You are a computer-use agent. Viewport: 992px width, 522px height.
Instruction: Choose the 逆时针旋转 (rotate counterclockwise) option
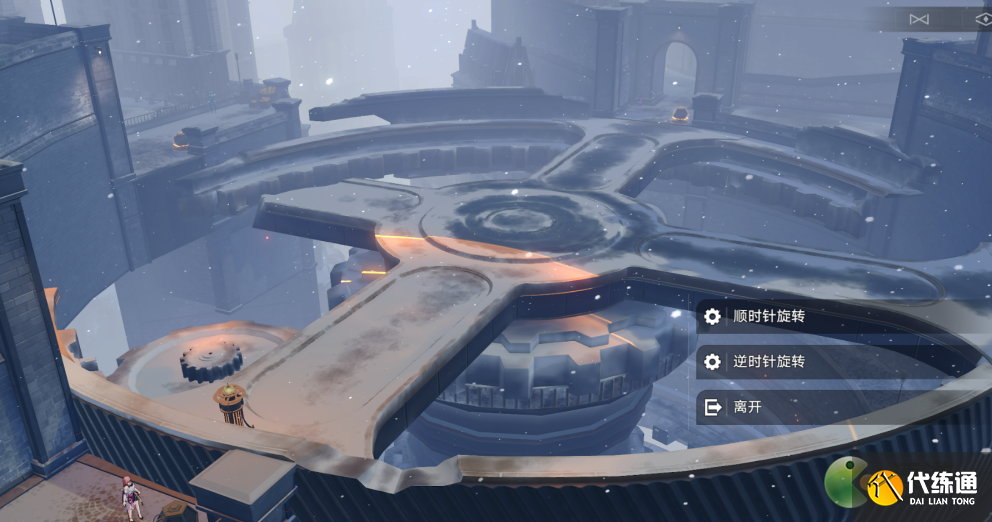pos(768,362)
